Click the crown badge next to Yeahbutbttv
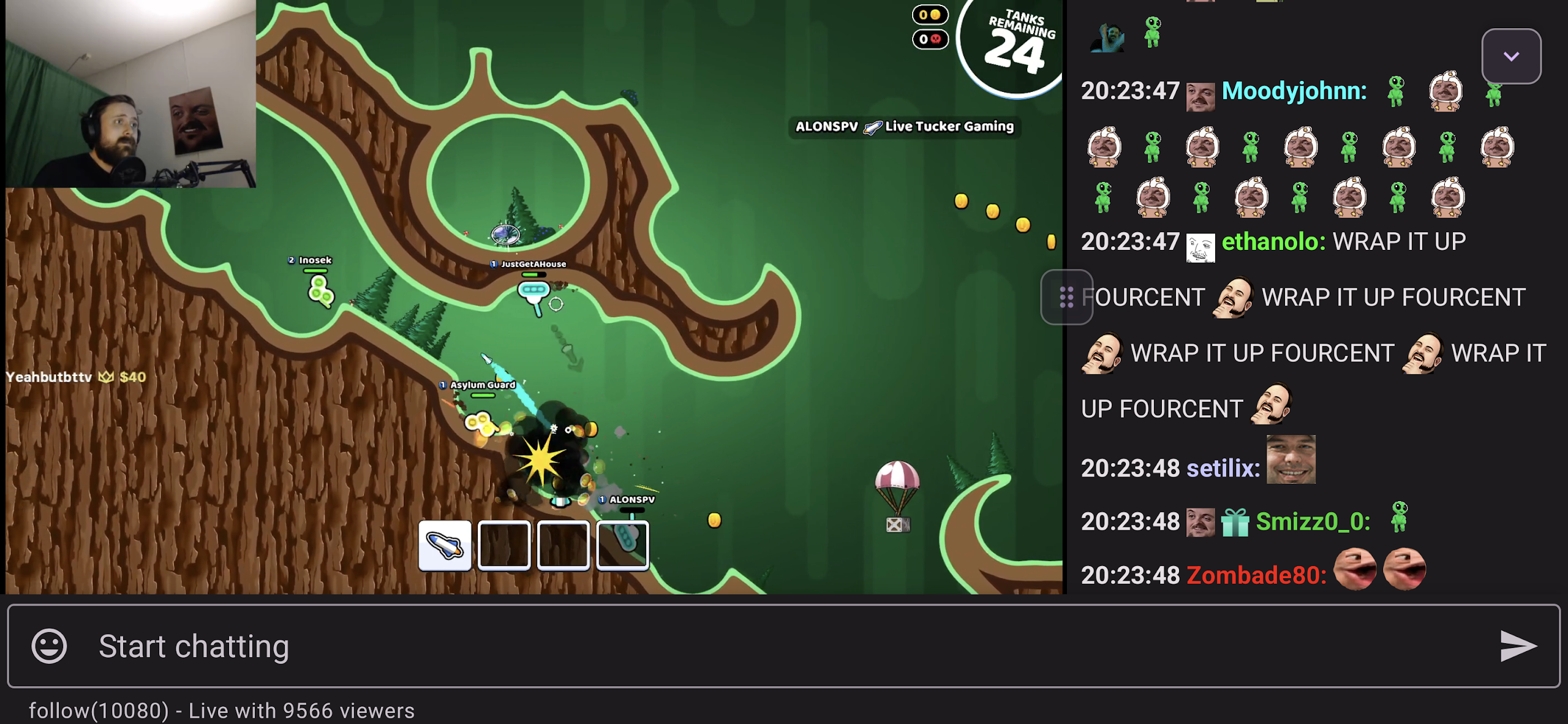The width and height of the screenshot is (1568, 724). tap(105, 377)
